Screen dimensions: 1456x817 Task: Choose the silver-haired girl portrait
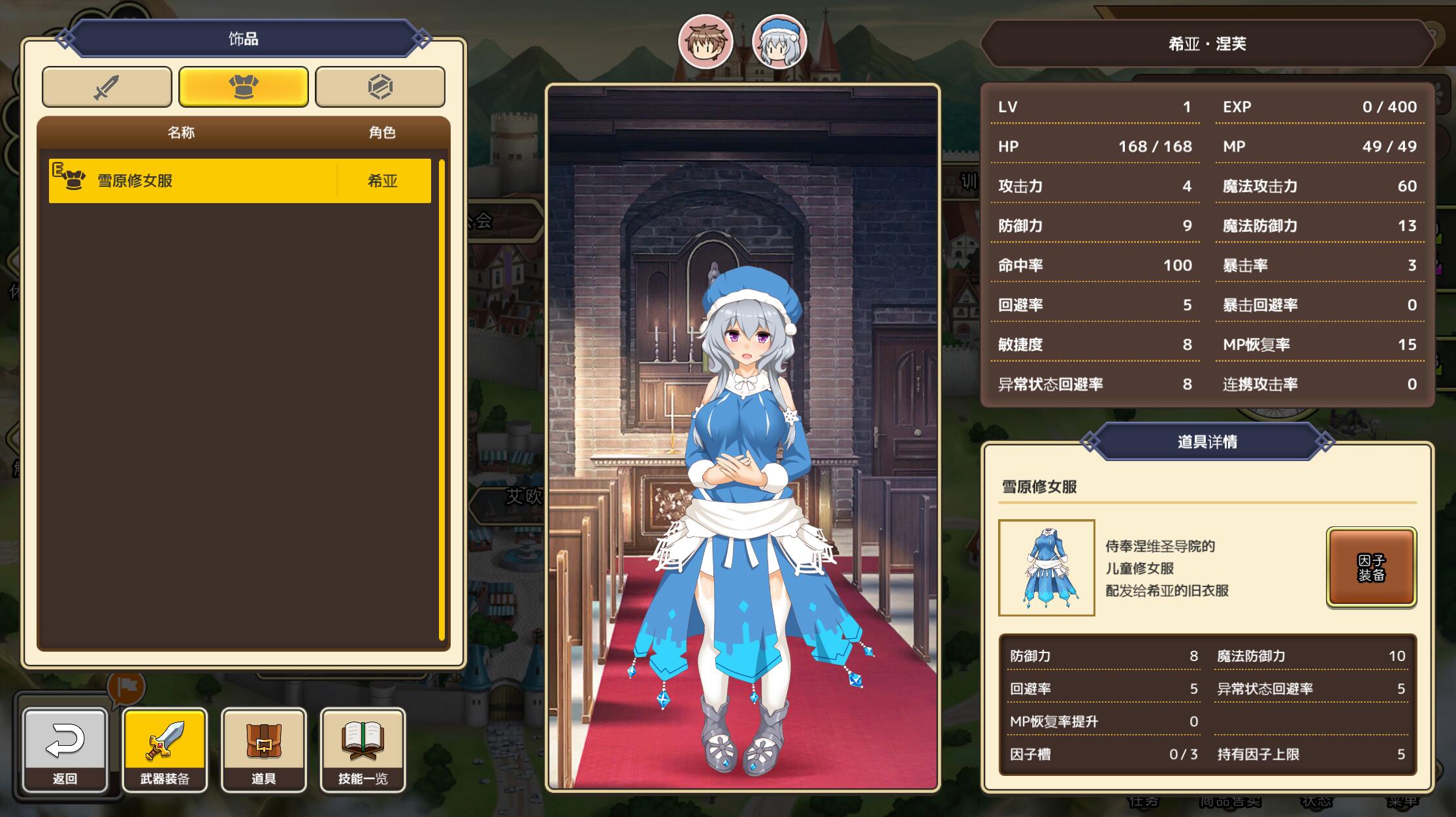point(779,42)
